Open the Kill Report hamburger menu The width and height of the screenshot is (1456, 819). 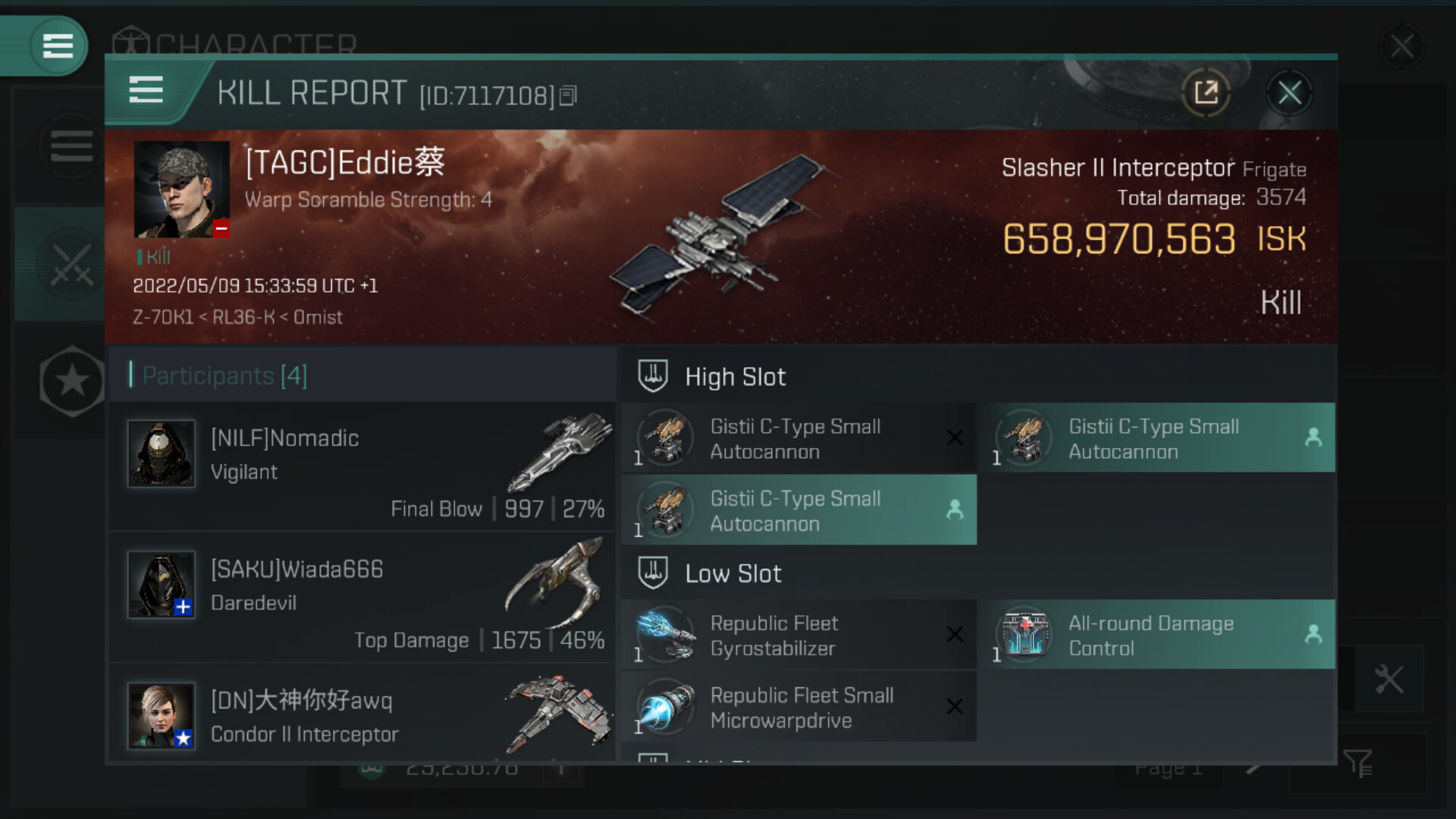(x=146, y=90)
